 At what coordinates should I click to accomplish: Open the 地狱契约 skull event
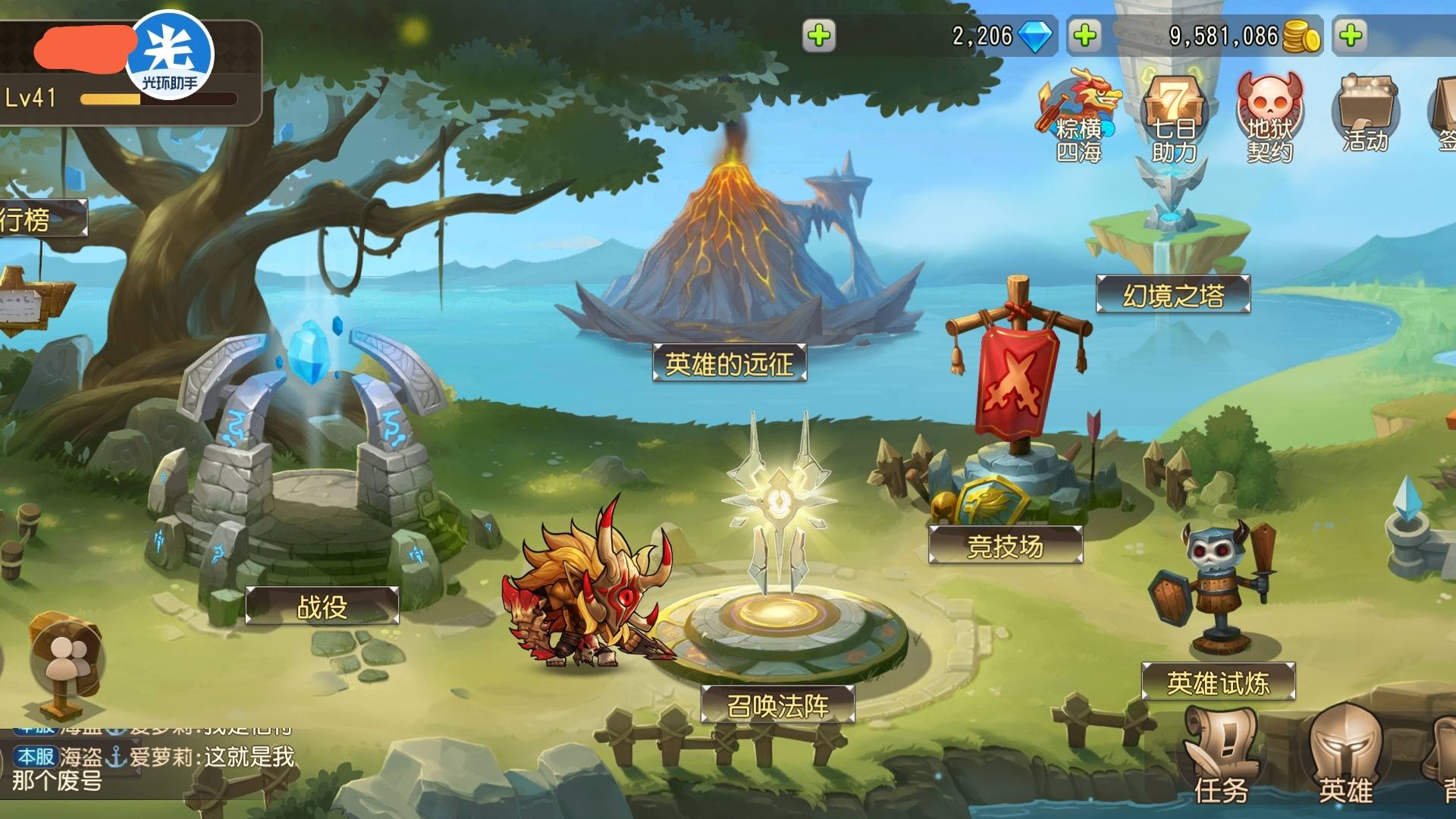click(x=1269, y=118)
